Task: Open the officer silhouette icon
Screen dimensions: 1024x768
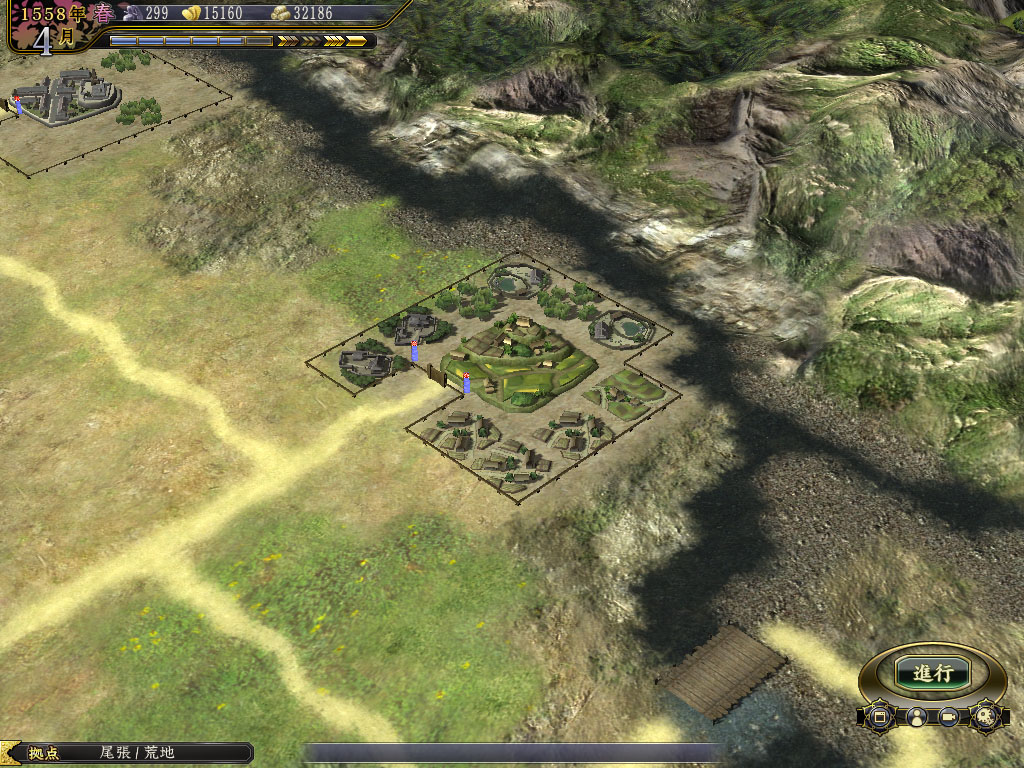Action: [x=915, y=717]
